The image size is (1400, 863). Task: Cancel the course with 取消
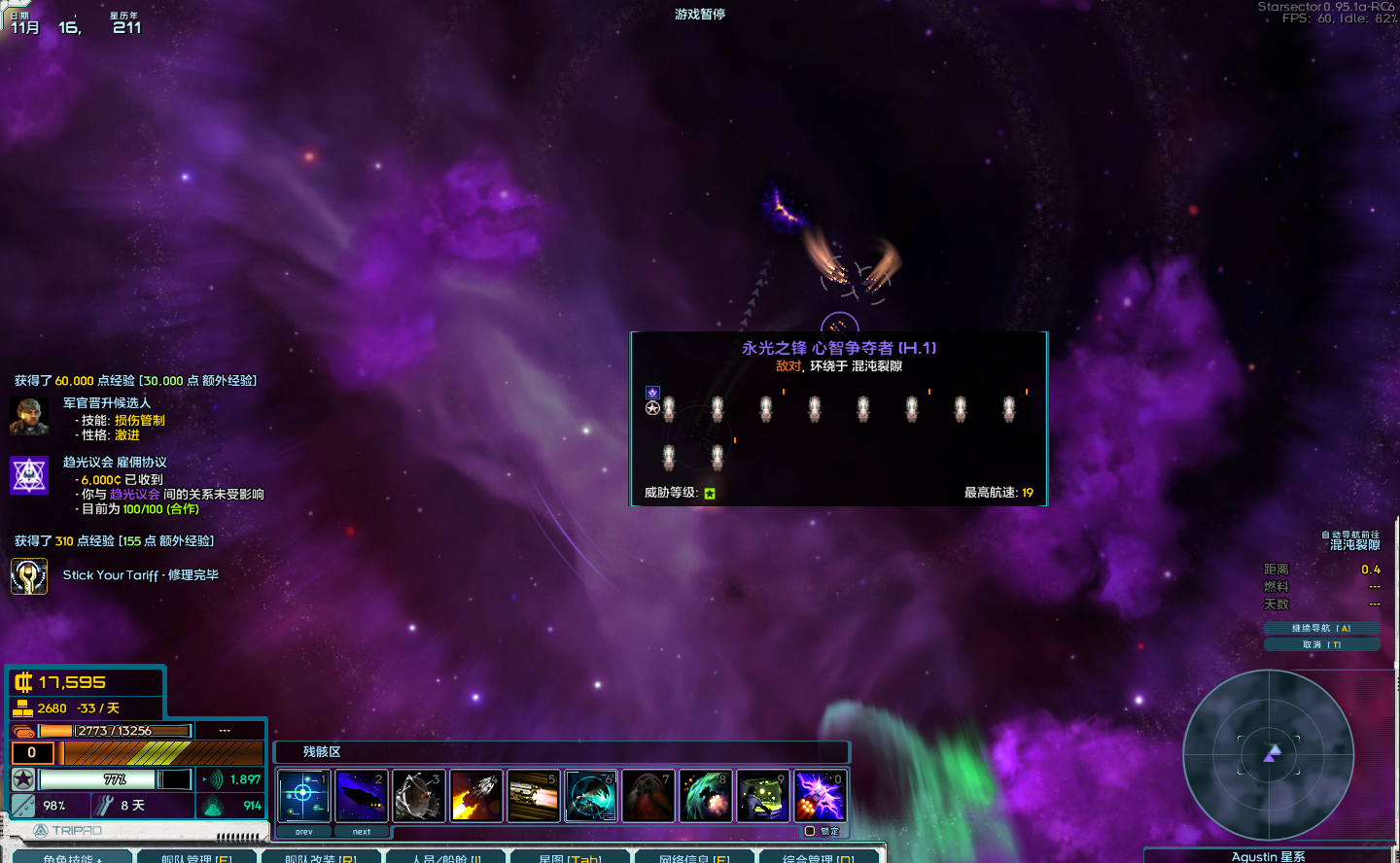(x=1321, y=644)
